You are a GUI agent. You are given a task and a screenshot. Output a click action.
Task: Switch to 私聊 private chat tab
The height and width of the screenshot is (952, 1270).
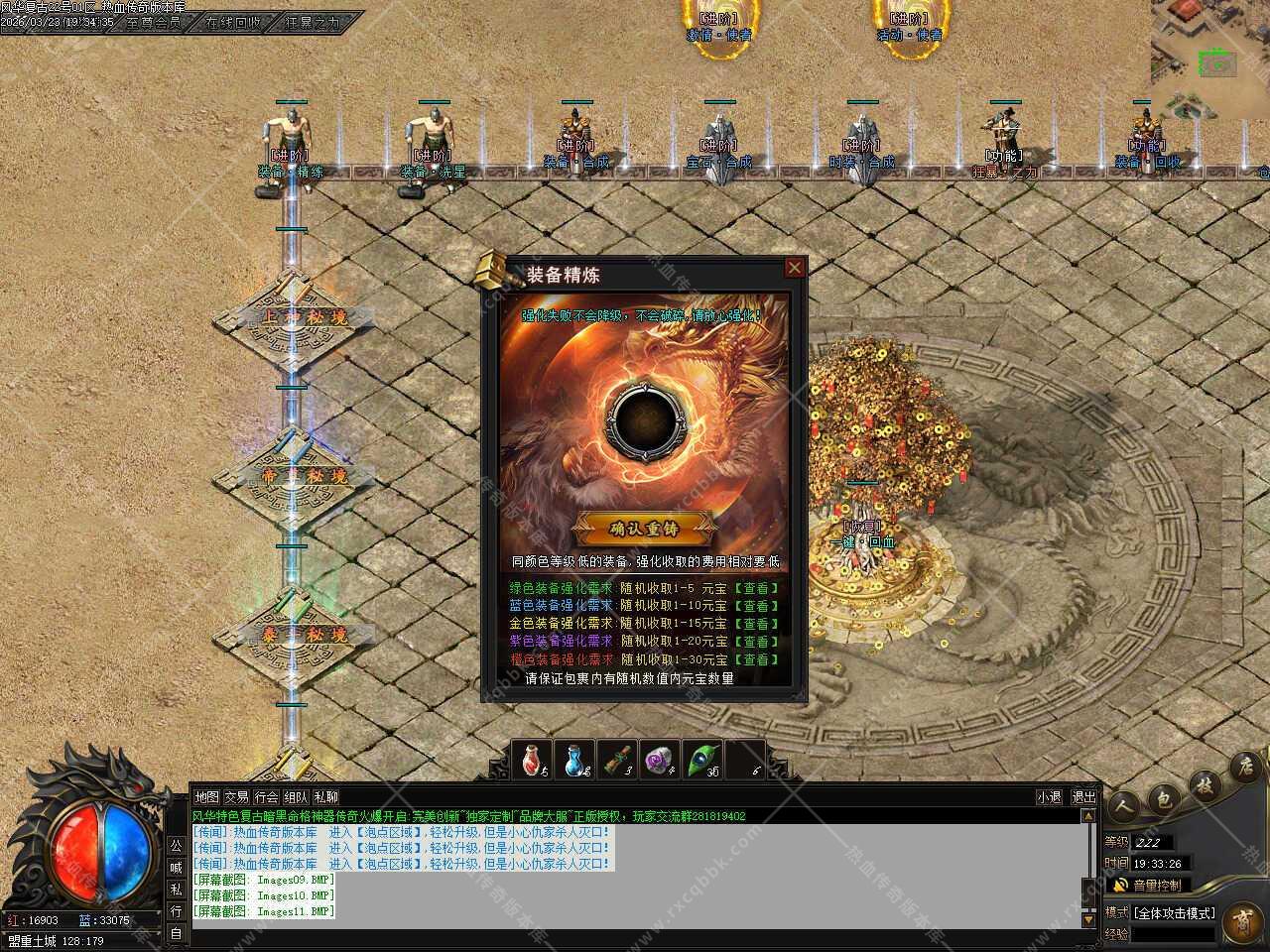coord(325,797)
